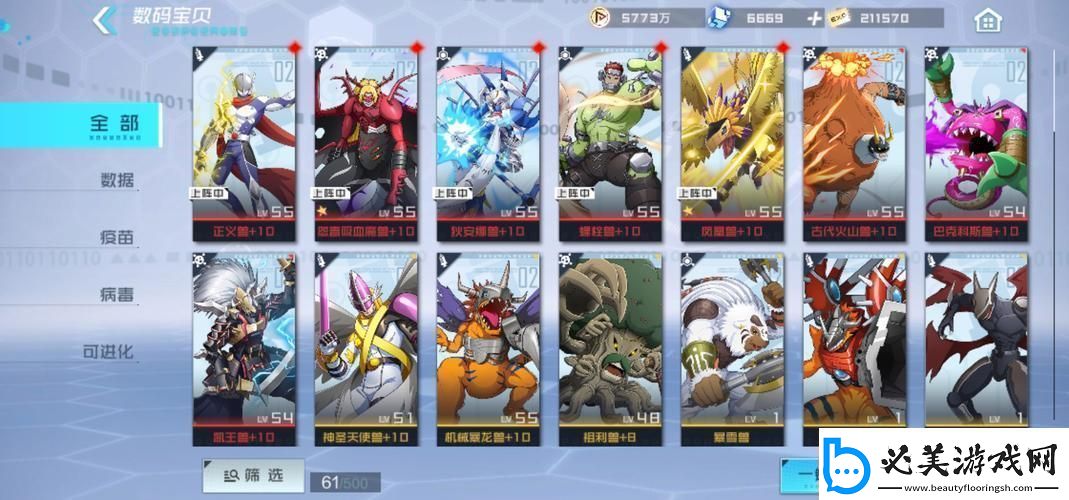Screen dimensions: 1069x500
Task: Choose the 神圣天使兽+10 card
Action: (366, 348)
